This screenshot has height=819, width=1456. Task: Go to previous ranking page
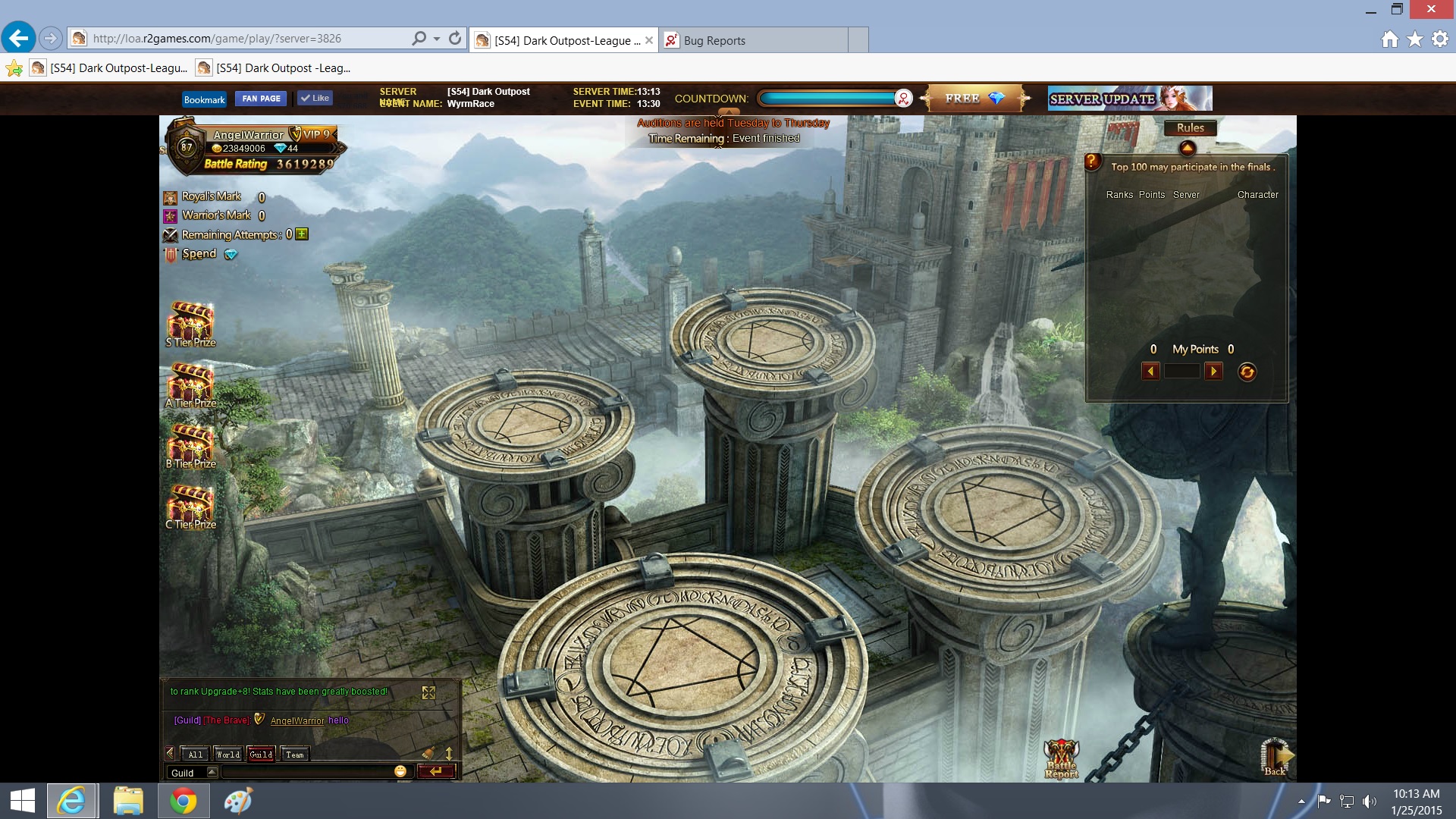point(1150,371)
